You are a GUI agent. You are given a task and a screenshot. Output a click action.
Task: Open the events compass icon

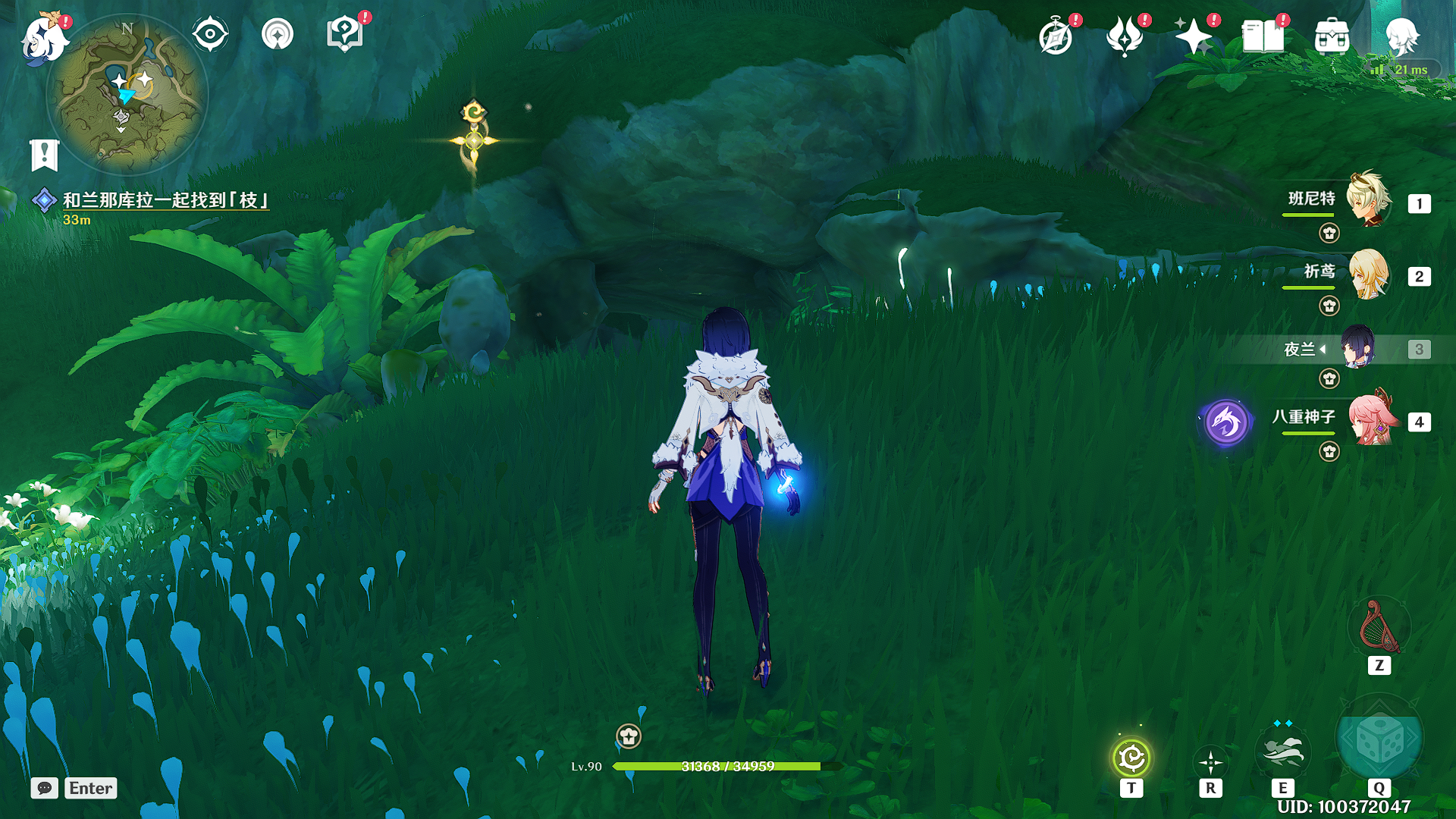pyautogui.click(x=1056, y=36)
